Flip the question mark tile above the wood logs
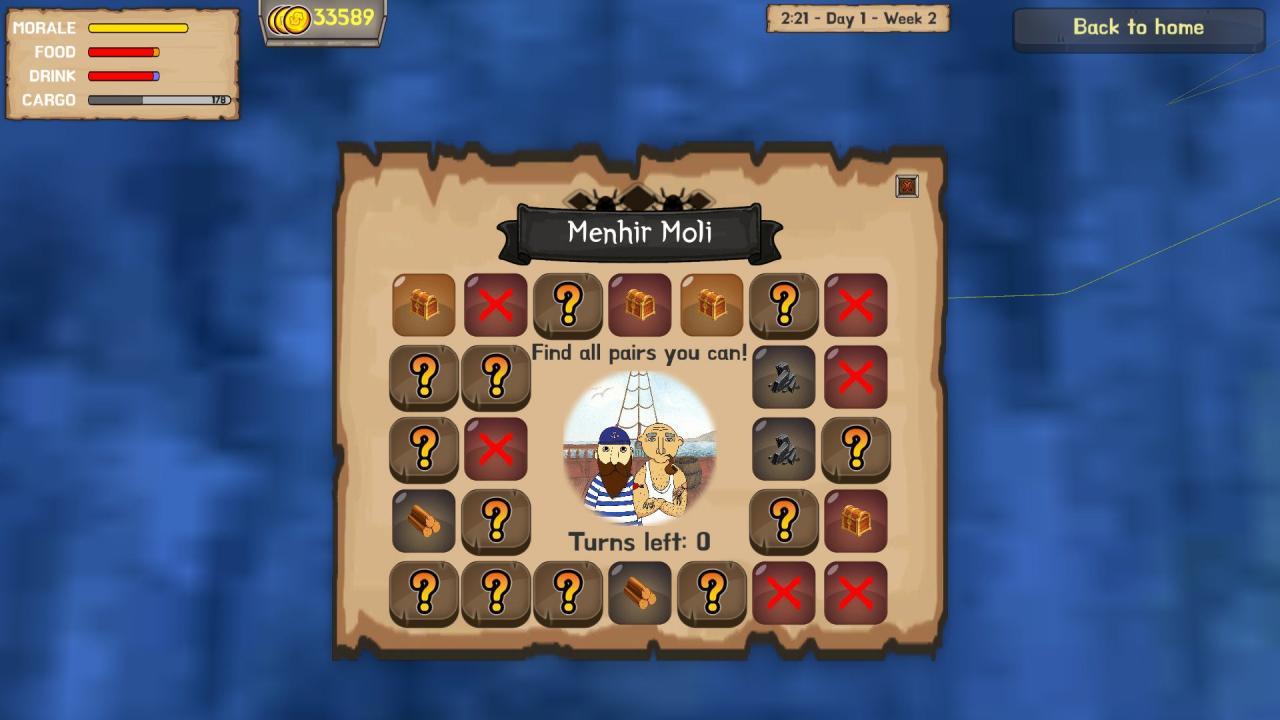The width and height of the screenshot is (1280, 720). click(424, 448)
